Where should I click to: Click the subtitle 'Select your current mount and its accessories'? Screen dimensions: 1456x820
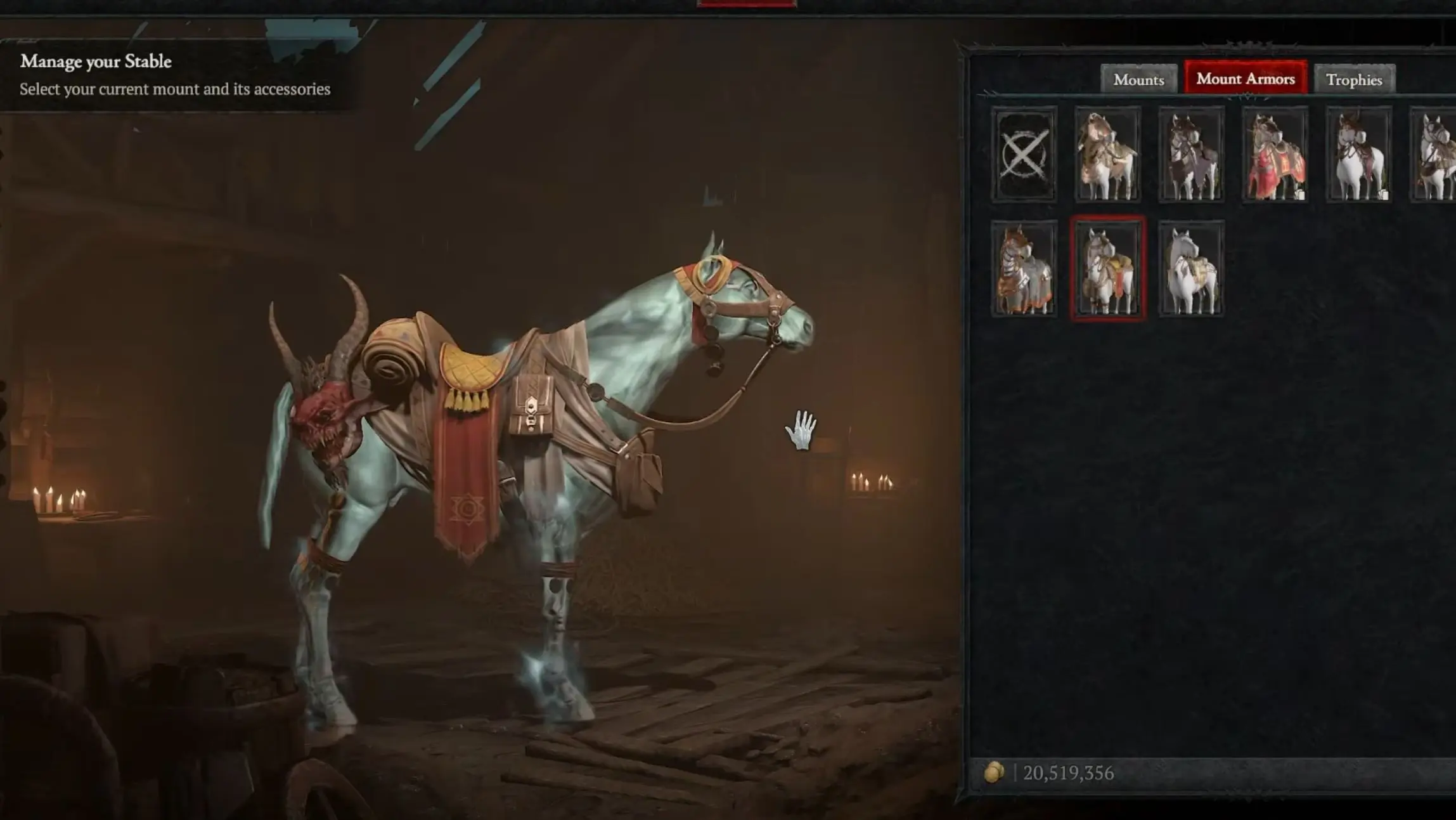coord(175,89)
